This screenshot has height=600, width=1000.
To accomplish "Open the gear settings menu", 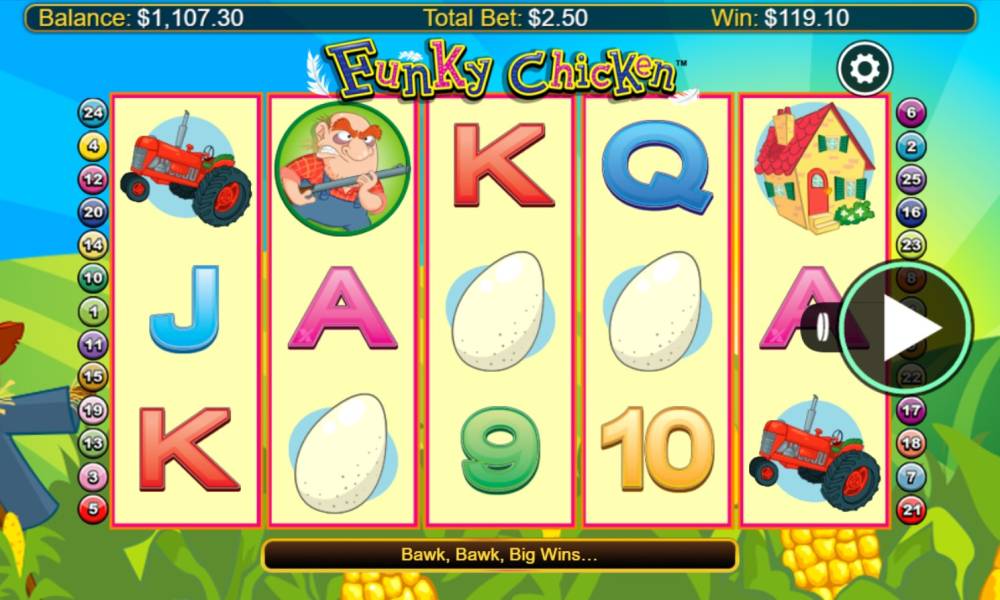I will (864, 68).
